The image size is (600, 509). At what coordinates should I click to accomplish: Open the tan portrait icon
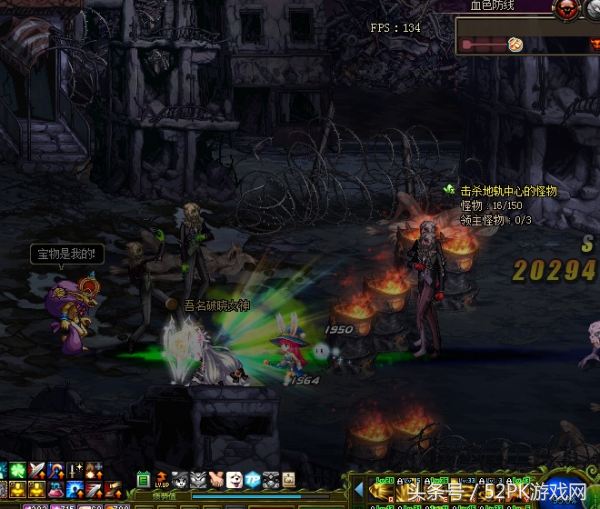(x=289, y=479)
